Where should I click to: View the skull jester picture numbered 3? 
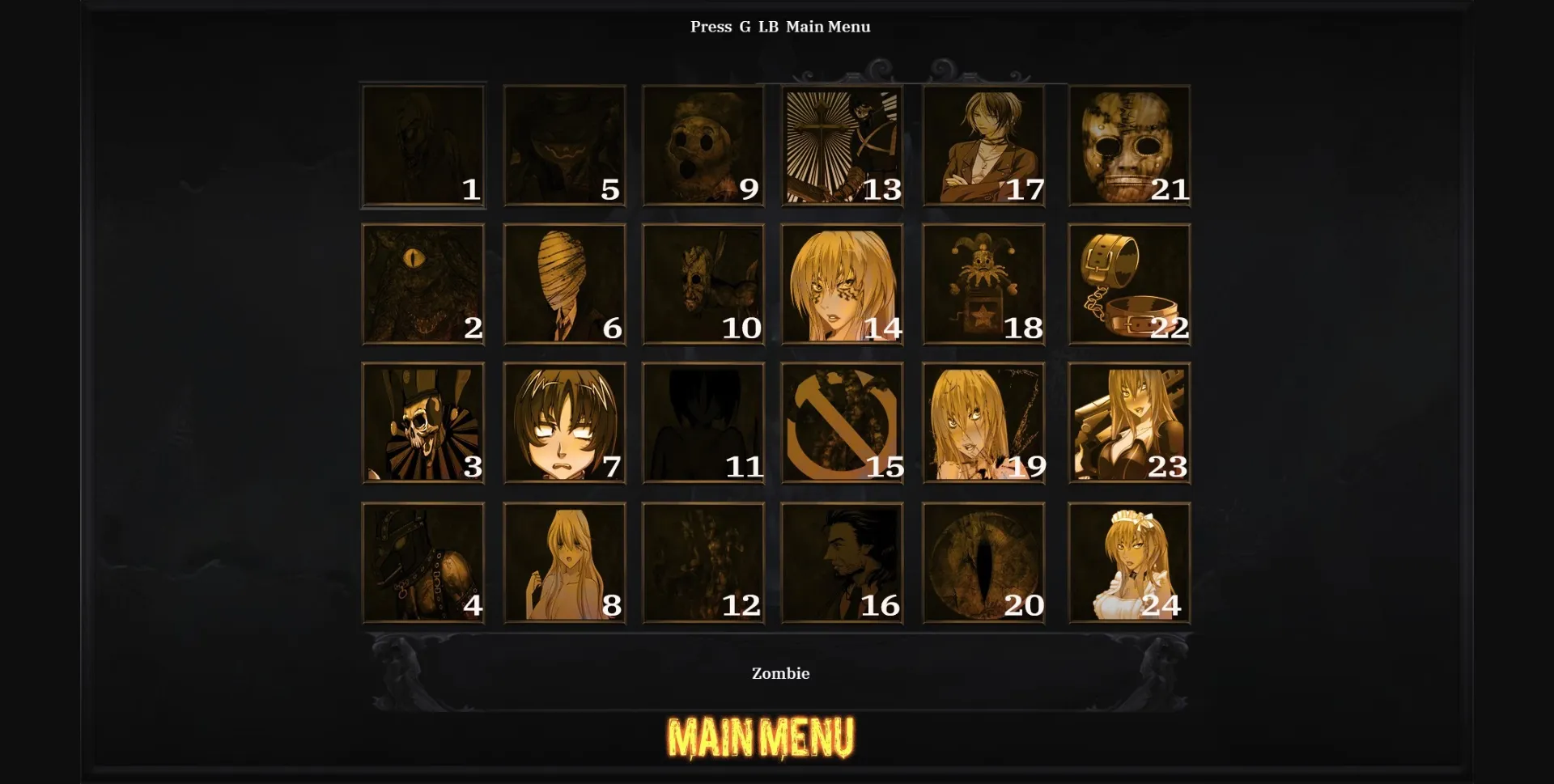(x=423, y=423)
